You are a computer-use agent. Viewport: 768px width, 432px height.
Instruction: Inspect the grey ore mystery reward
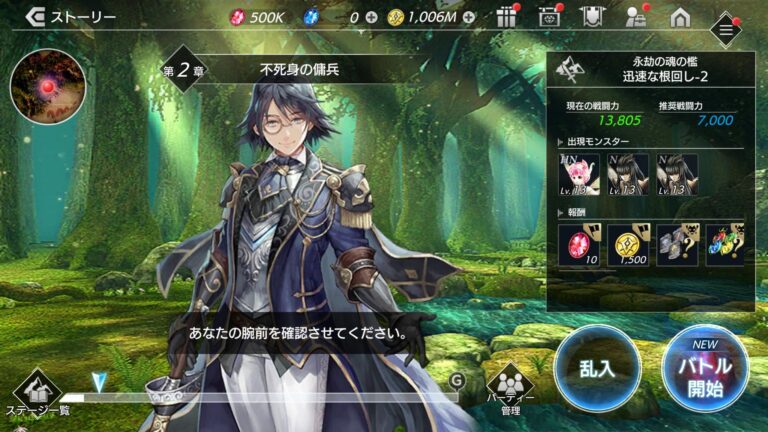pyautogui.click(x=678, y=243)
